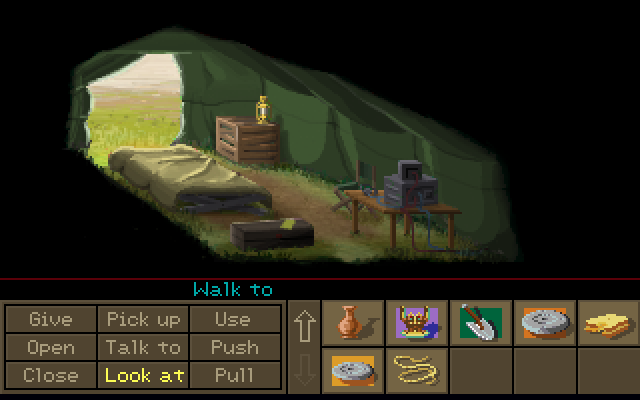
Task: Activate the Use verb
Action: (233, 319)
